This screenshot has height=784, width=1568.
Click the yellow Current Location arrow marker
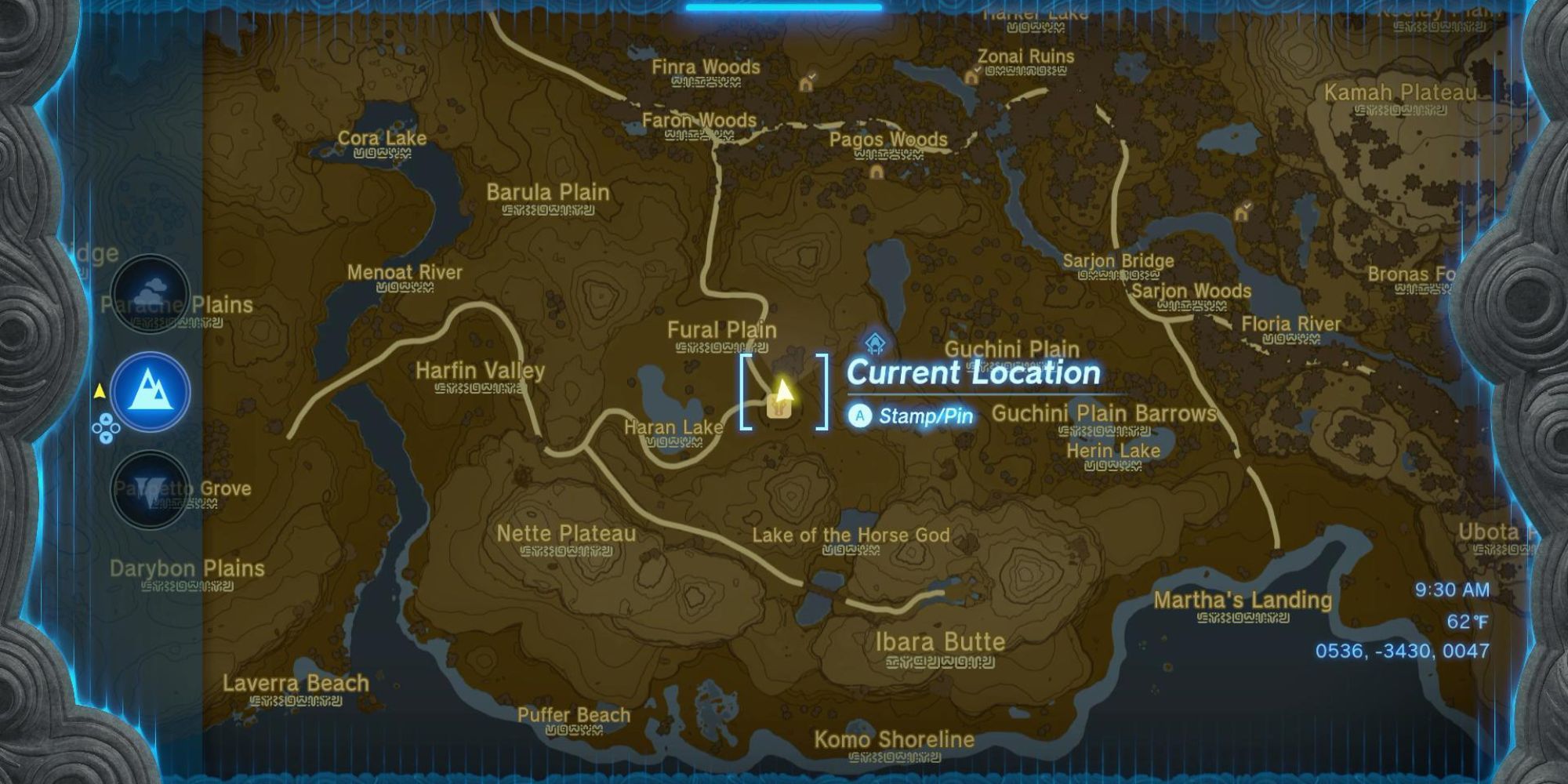[782, 389]
